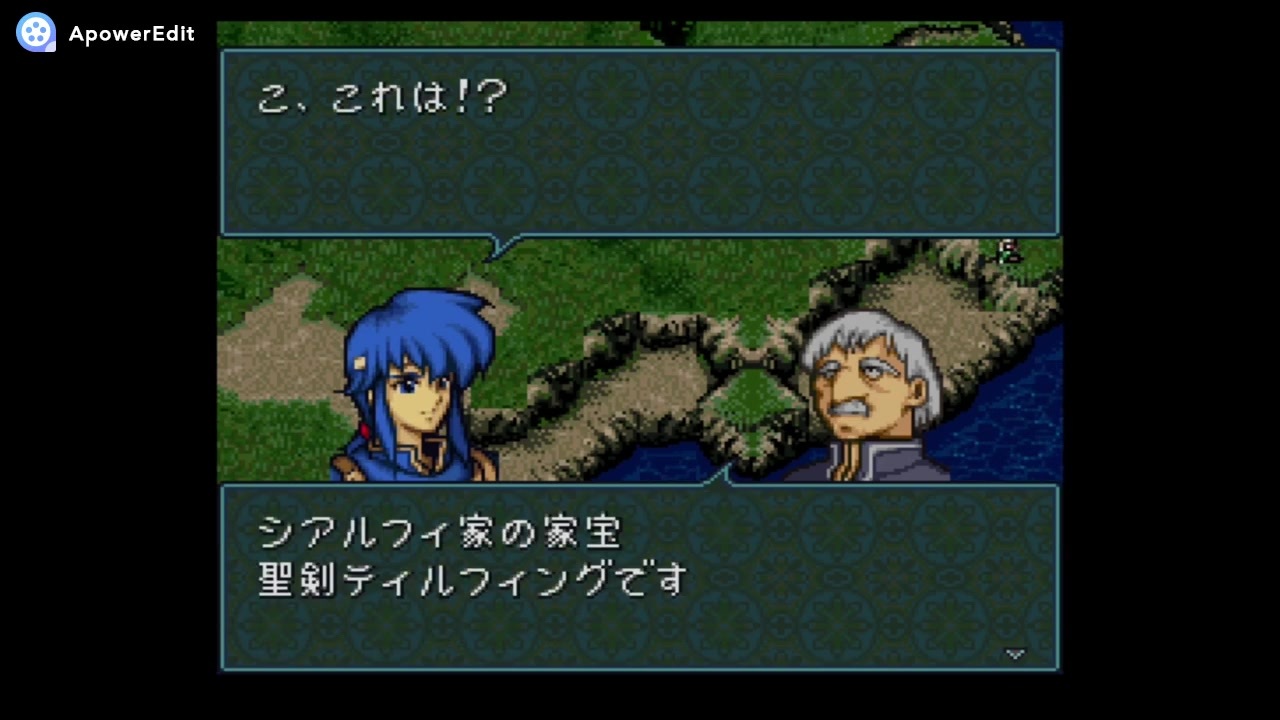
Task: Expand the dialogue with the down arrow chevron
Action: pos(1016,654)
